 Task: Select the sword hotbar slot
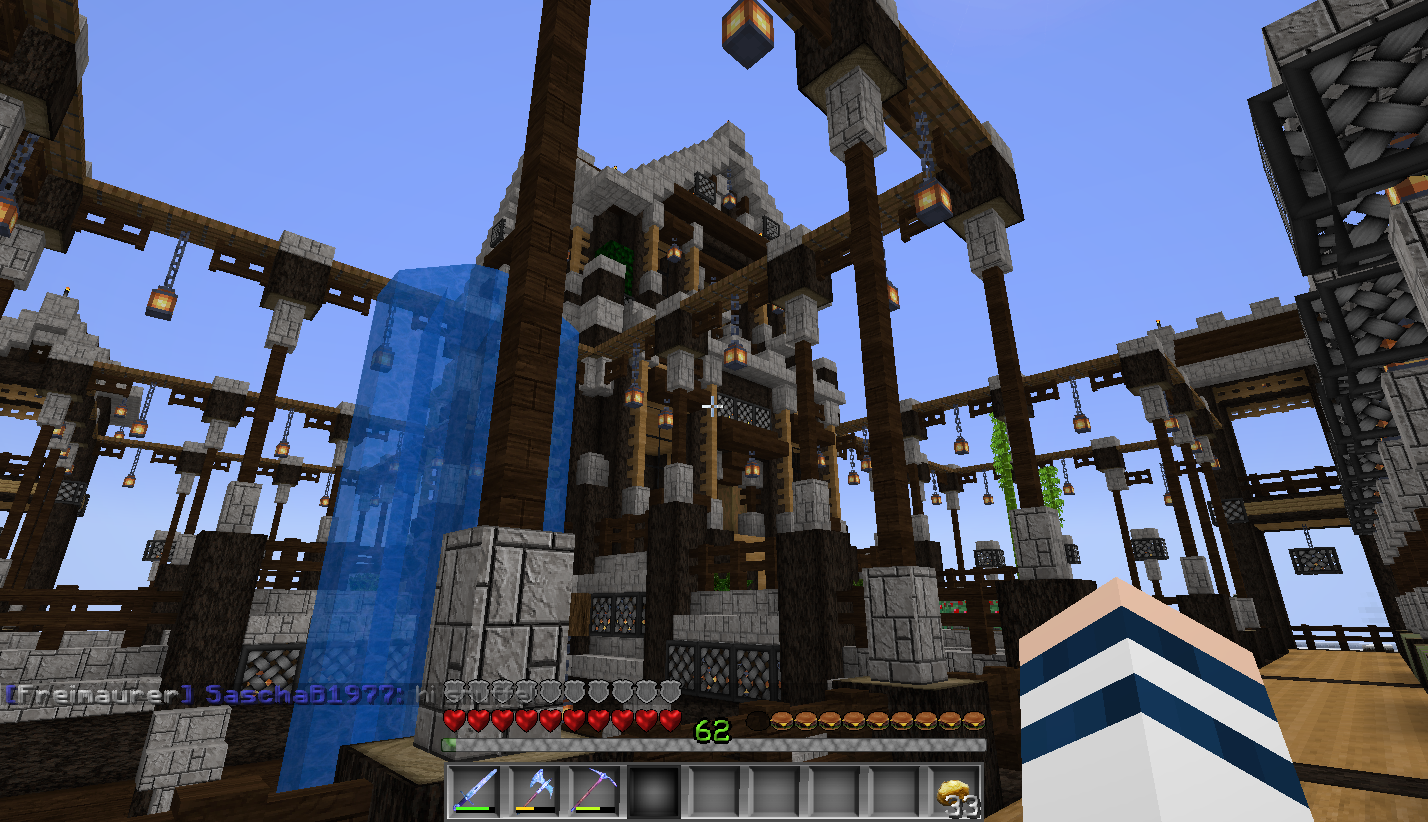tap(475, 792)
